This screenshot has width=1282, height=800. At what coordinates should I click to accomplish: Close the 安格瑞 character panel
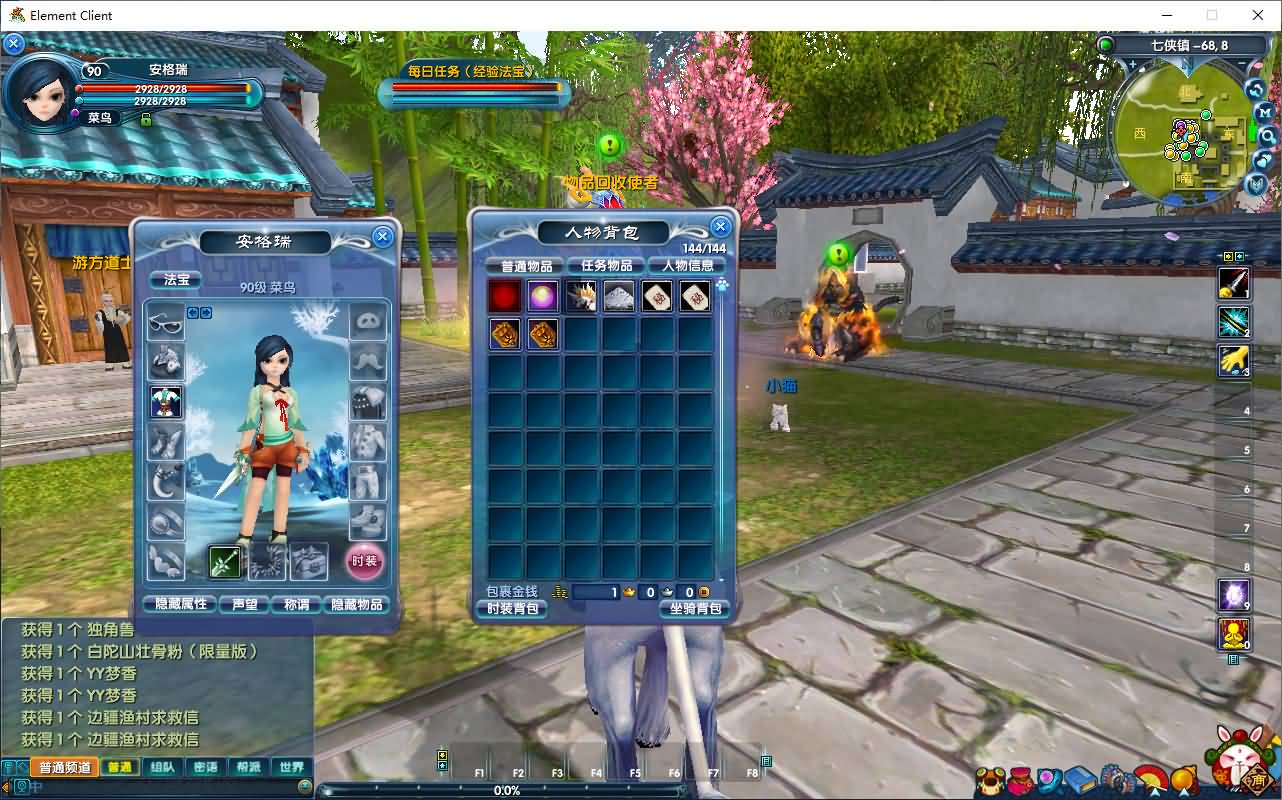click(382, 236)
